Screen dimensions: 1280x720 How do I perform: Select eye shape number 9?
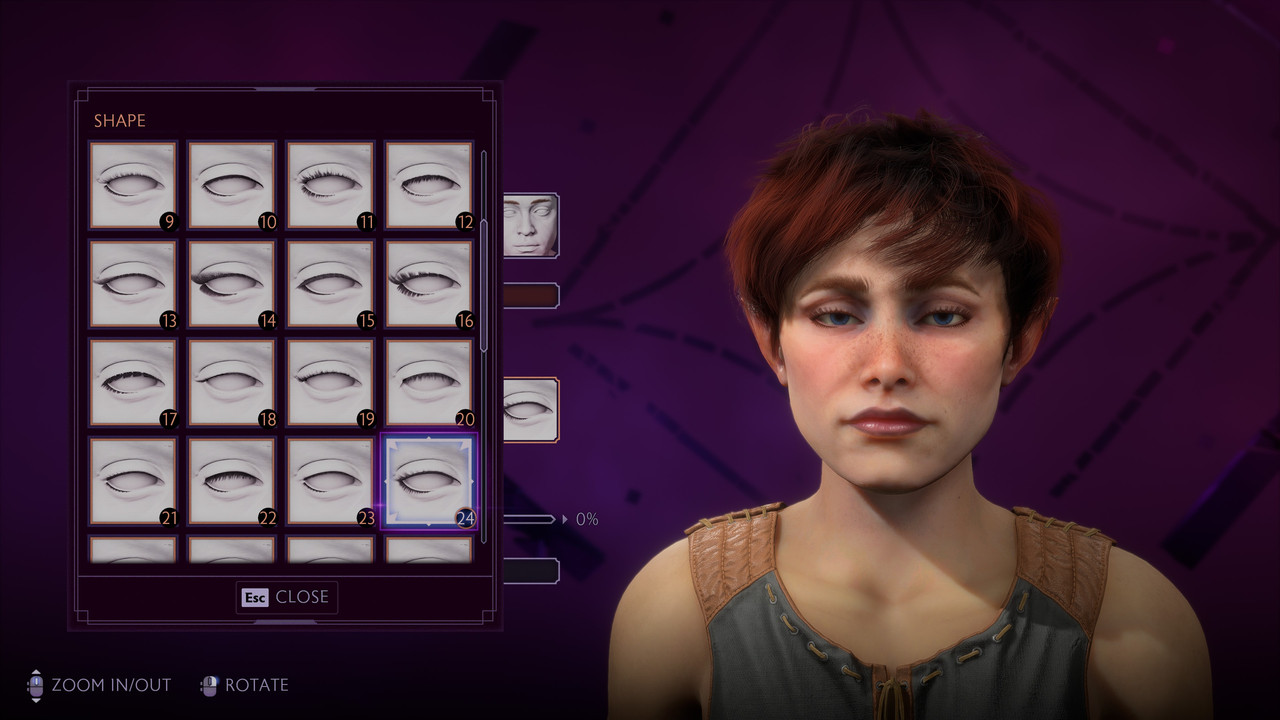coord(133,185)
